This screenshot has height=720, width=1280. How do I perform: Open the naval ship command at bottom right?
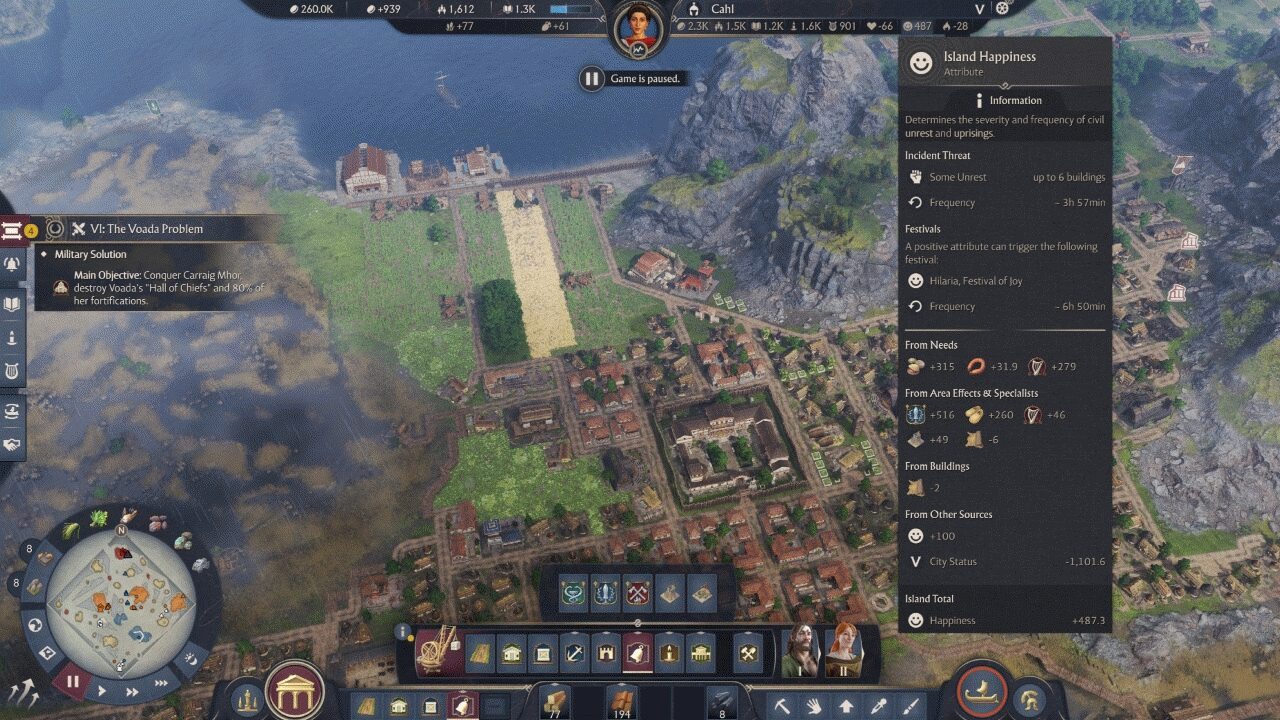click(982, 690)
